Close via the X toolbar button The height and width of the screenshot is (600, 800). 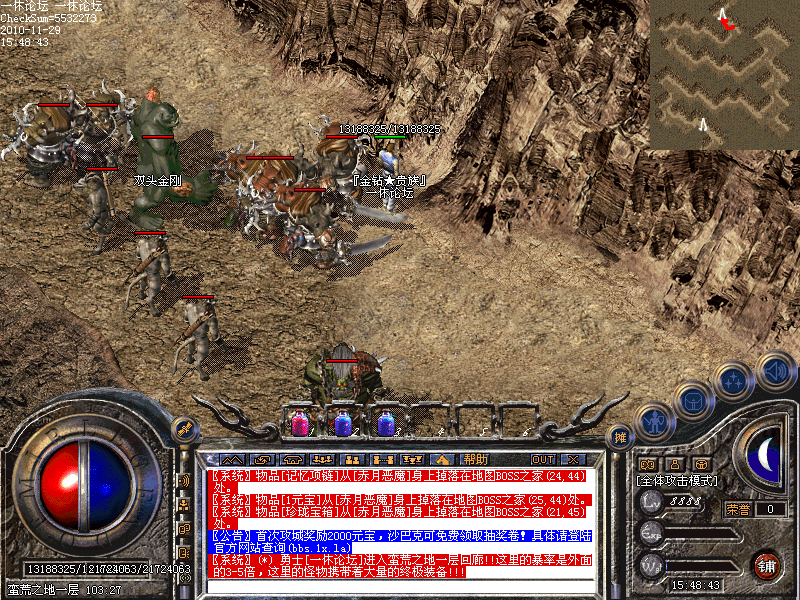573,458
